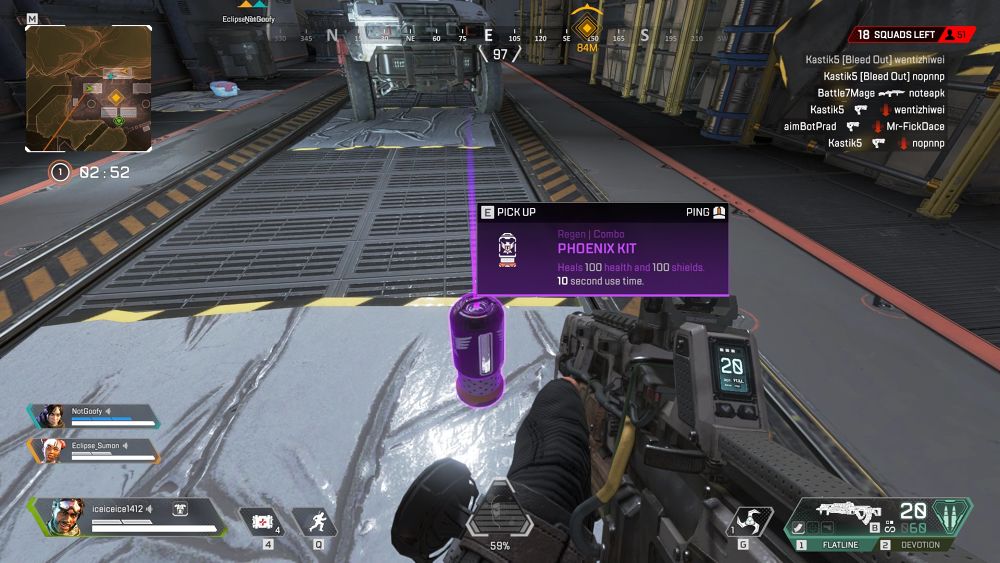This screenshot has height=563, width=1000.
Task: Click the heavy ammo type icon
Action: click(951, 518)
